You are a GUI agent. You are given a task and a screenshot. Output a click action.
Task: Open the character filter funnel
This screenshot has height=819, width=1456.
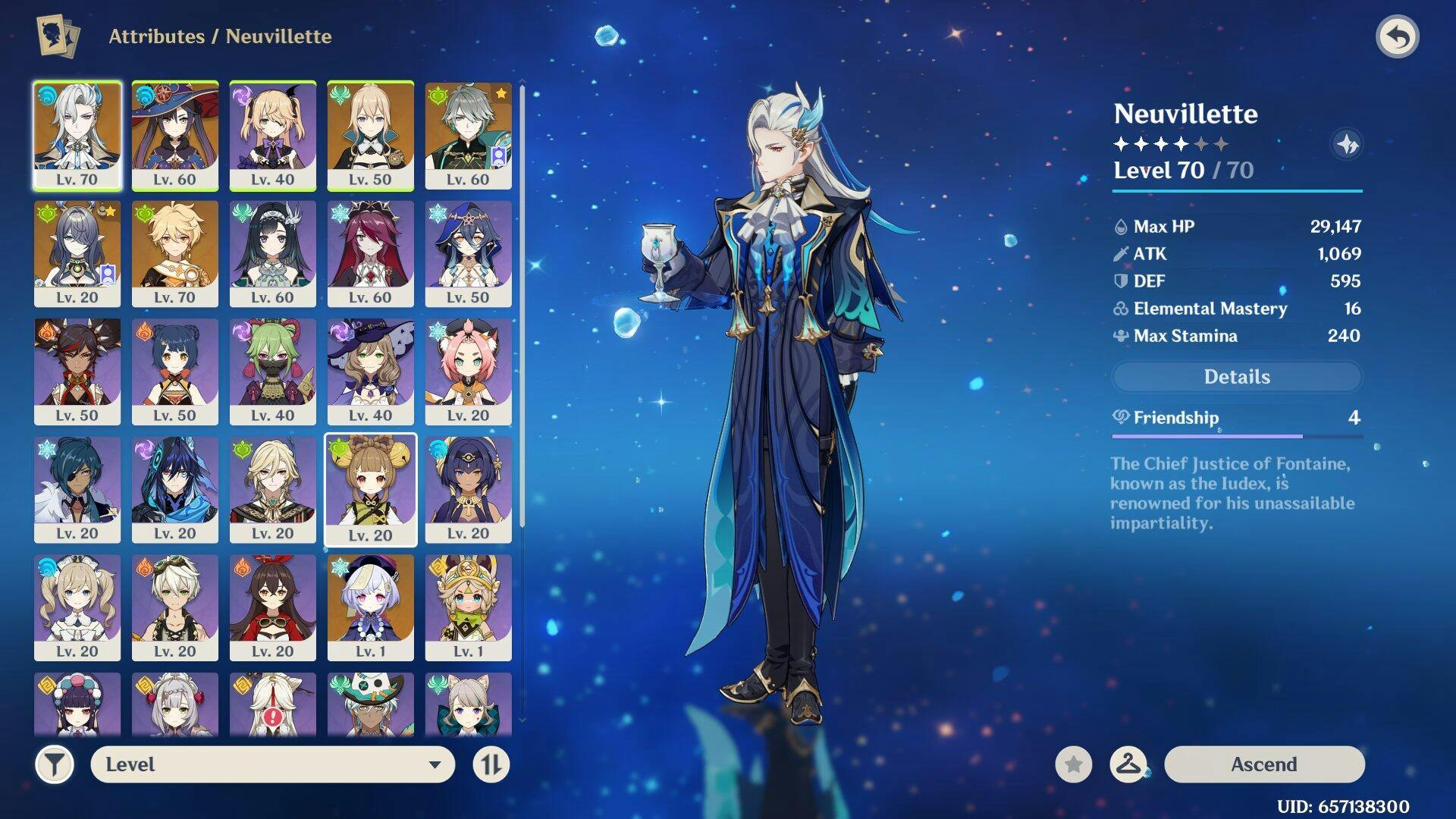55,764
